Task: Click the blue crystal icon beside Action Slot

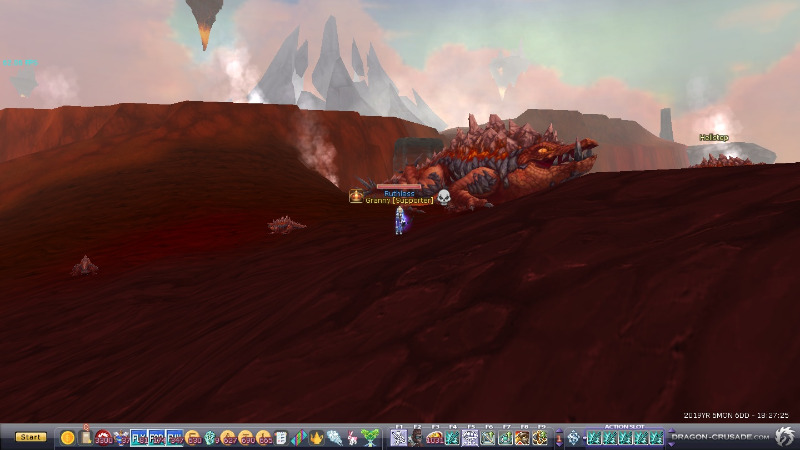Action: click(573, 437)
